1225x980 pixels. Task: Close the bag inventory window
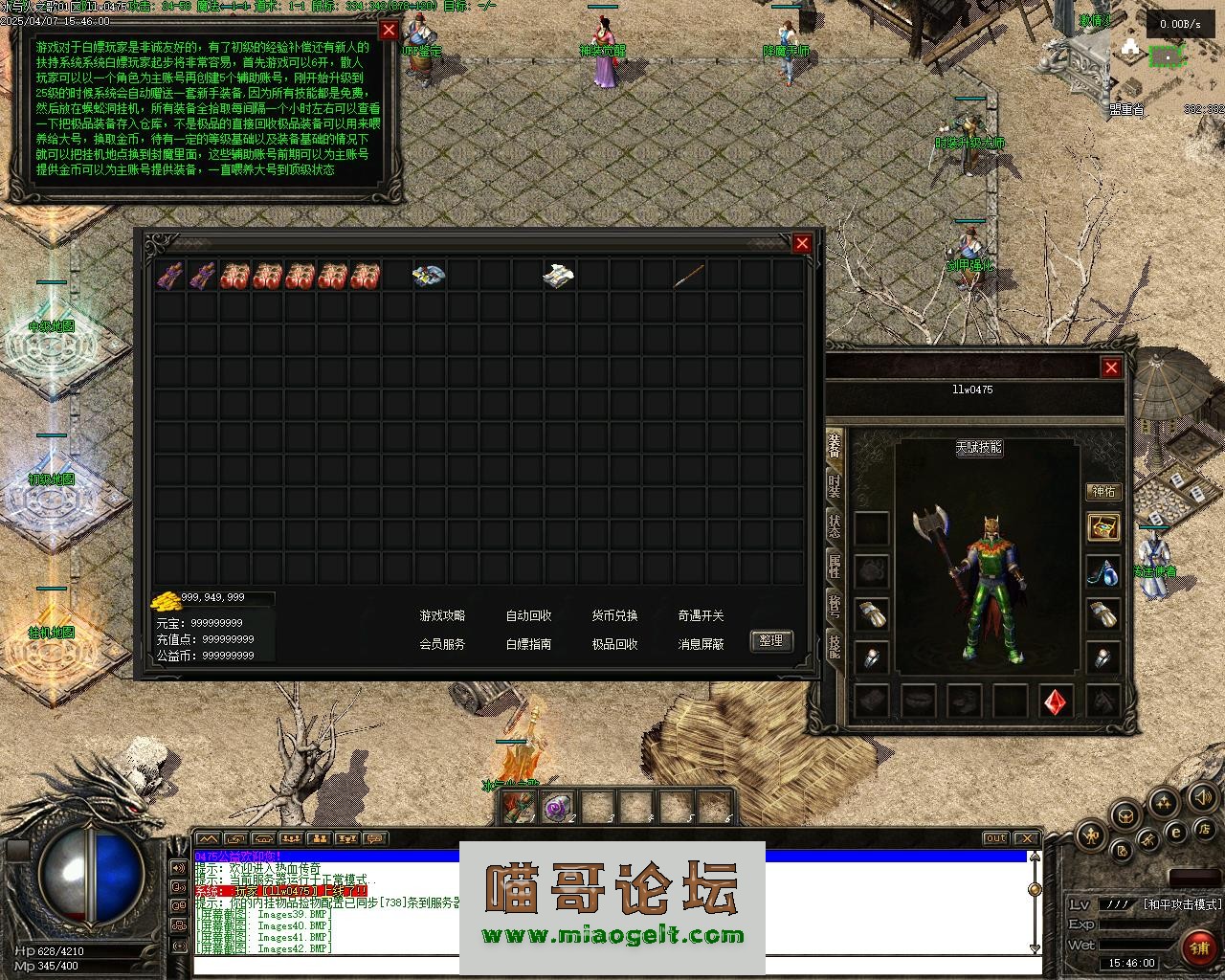802,244
